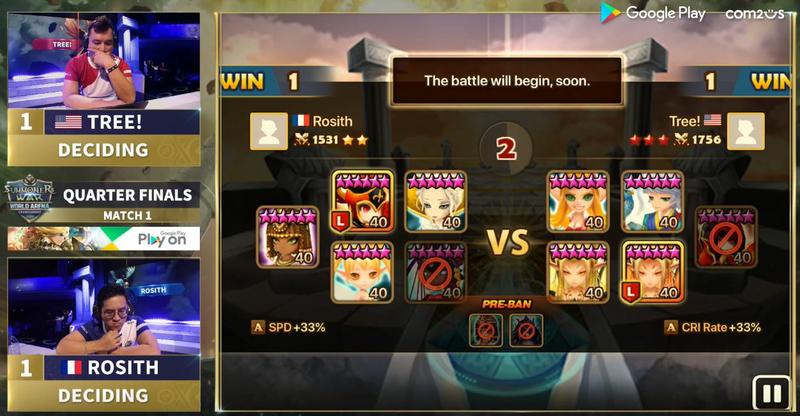Select Tree!'s golden-haired leader monster
Screen dimensions: 800x416
652,272
